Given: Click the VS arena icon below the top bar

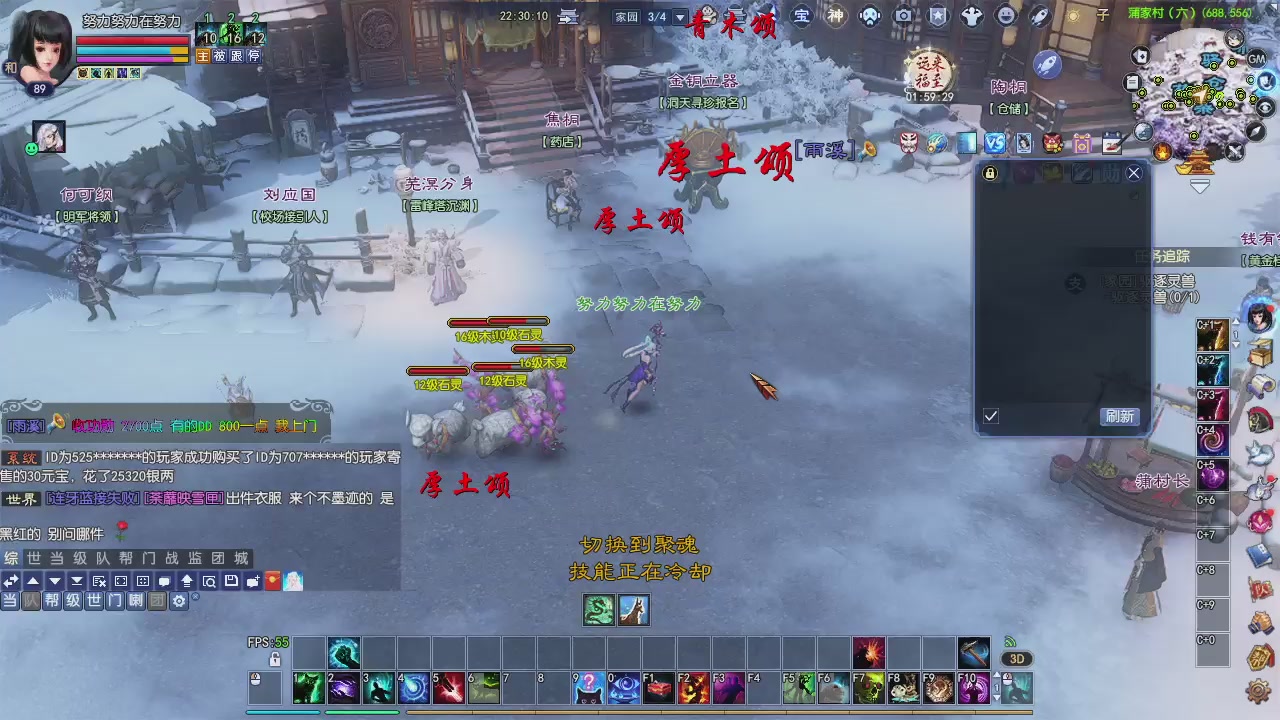Looking at the screenshot, I should [x=994, y=143].
